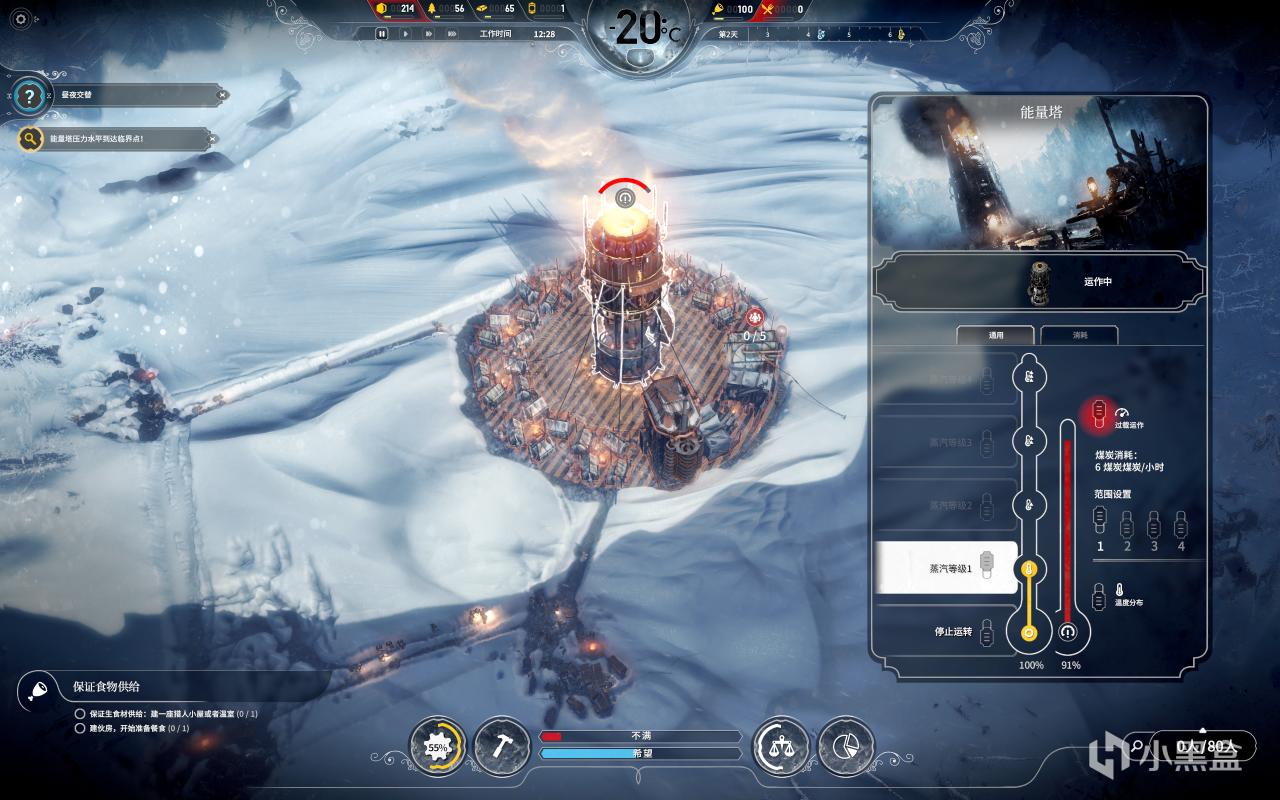Choose 停止运转 to stop the generator
1280x800 pixels.
pos(946,631)
